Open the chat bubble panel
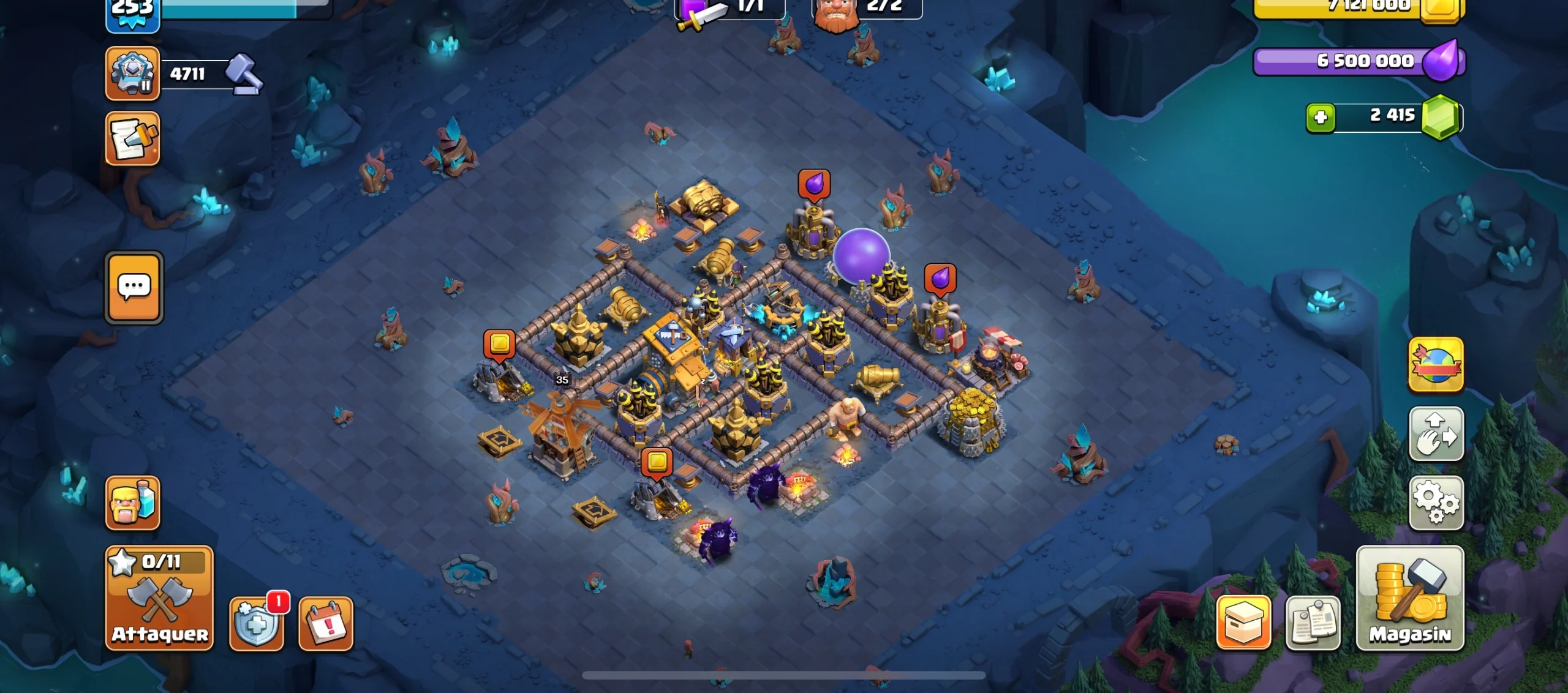 point(136,289)
